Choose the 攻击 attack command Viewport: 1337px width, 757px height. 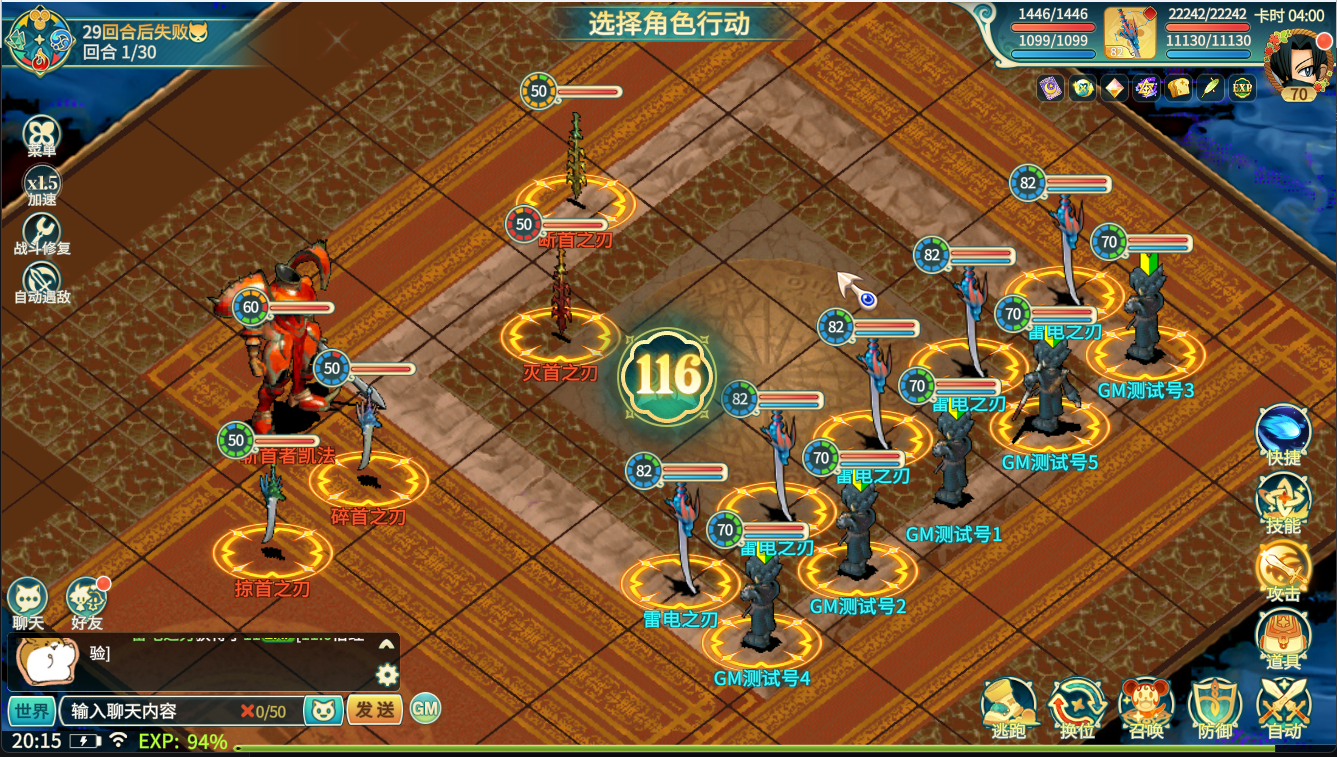(1283, 570)
